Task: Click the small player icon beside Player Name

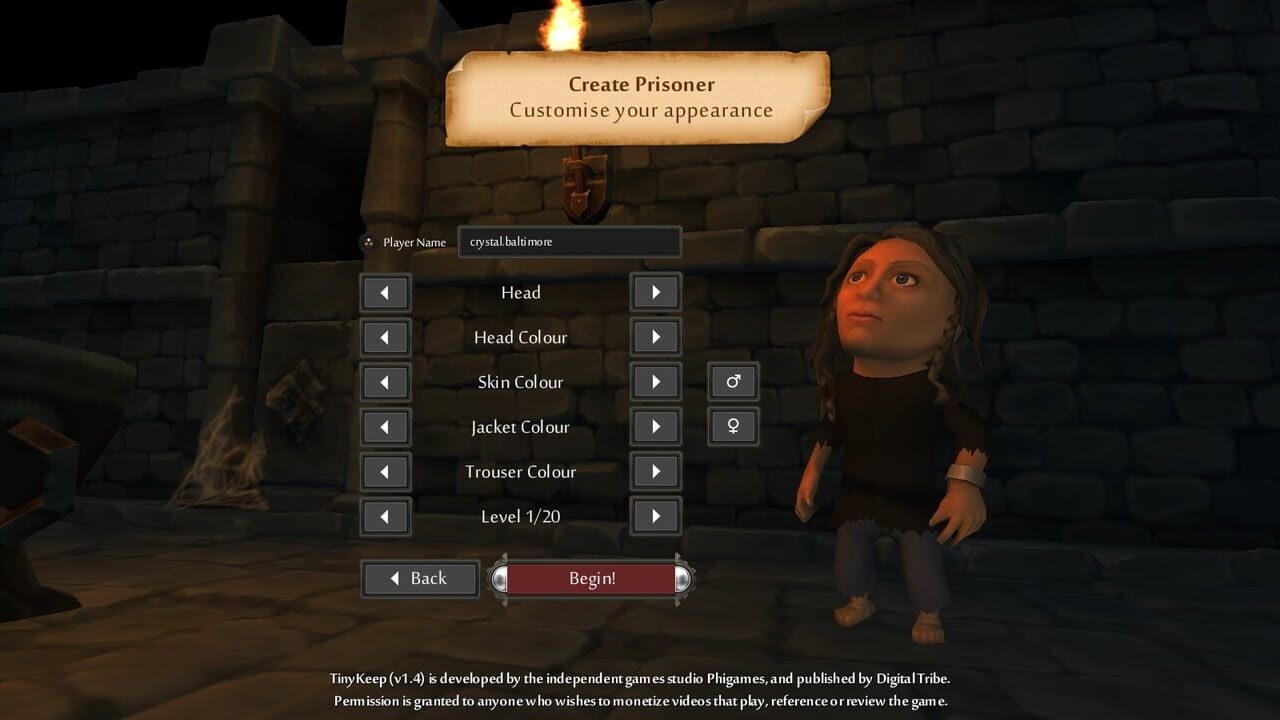Action: (x=369, y=241)
